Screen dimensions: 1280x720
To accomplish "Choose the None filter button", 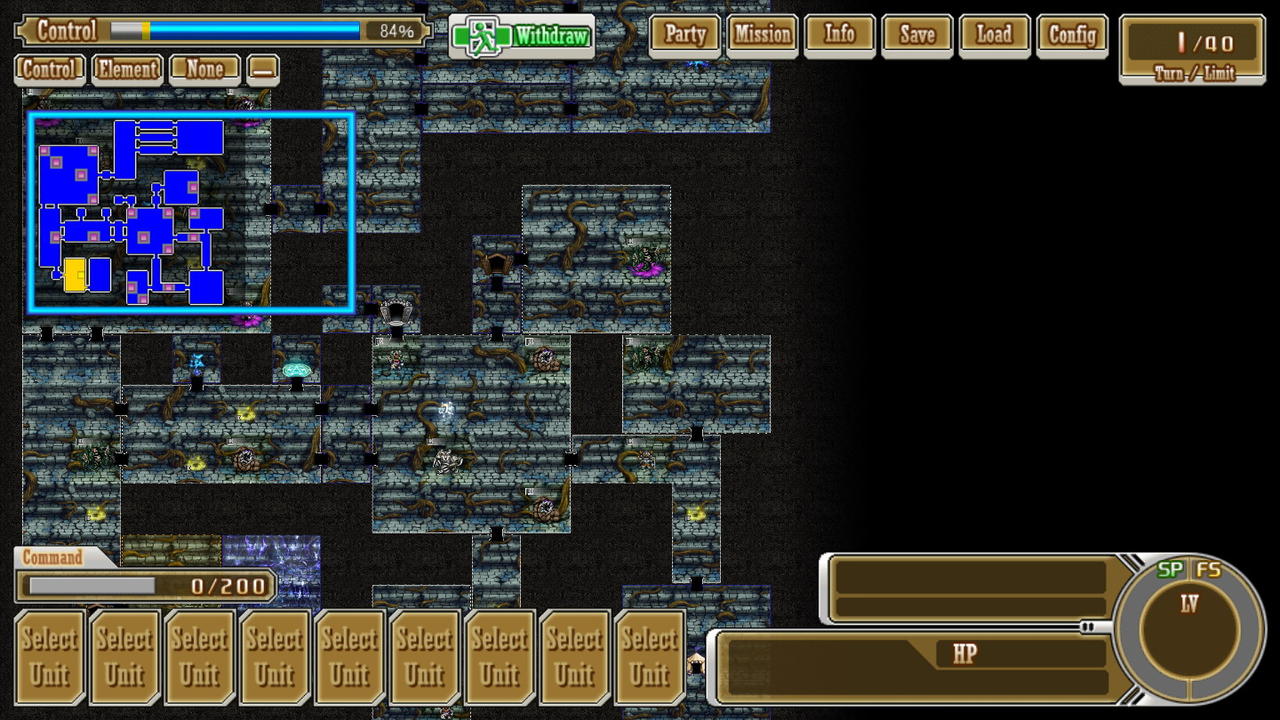I will point(204,70).
